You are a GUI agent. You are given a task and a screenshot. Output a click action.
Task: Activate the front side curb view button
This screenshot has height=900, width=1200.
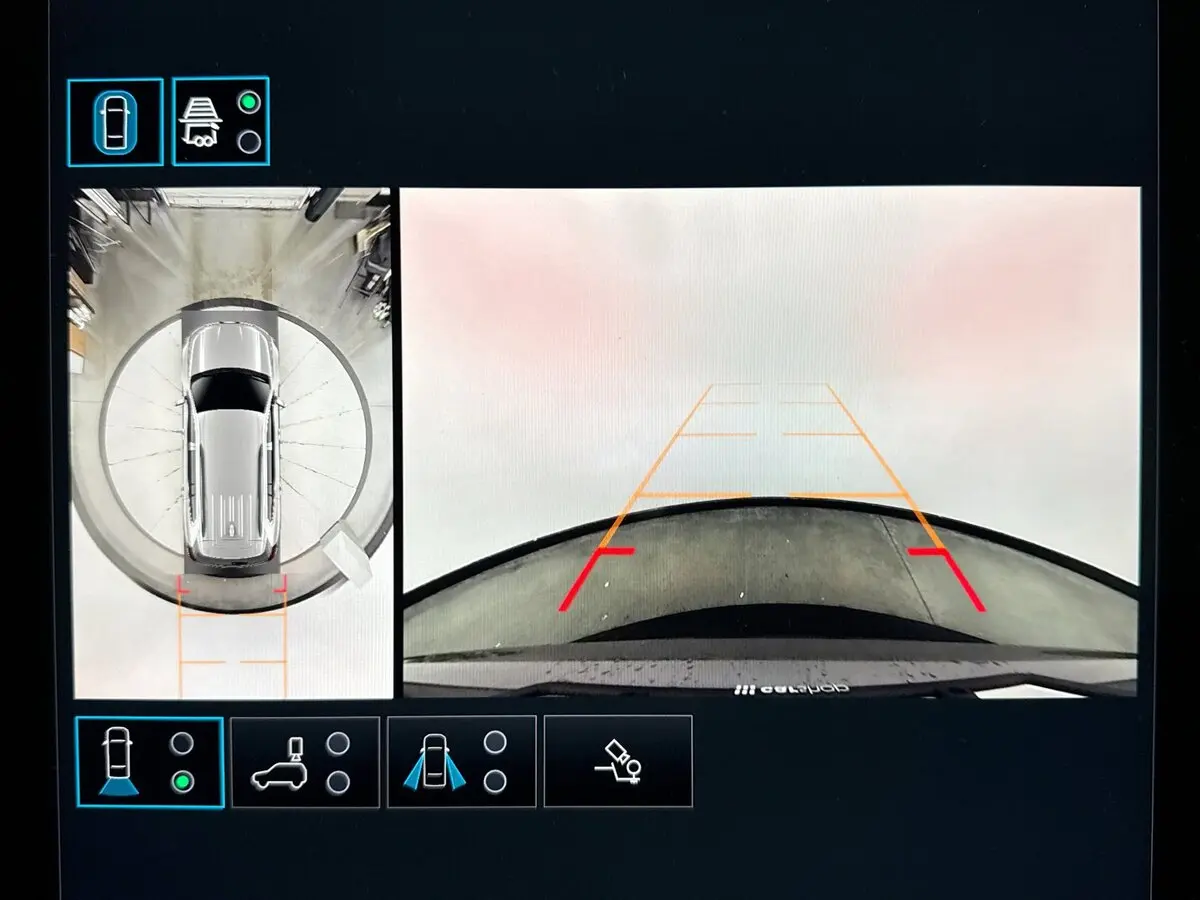461,762
